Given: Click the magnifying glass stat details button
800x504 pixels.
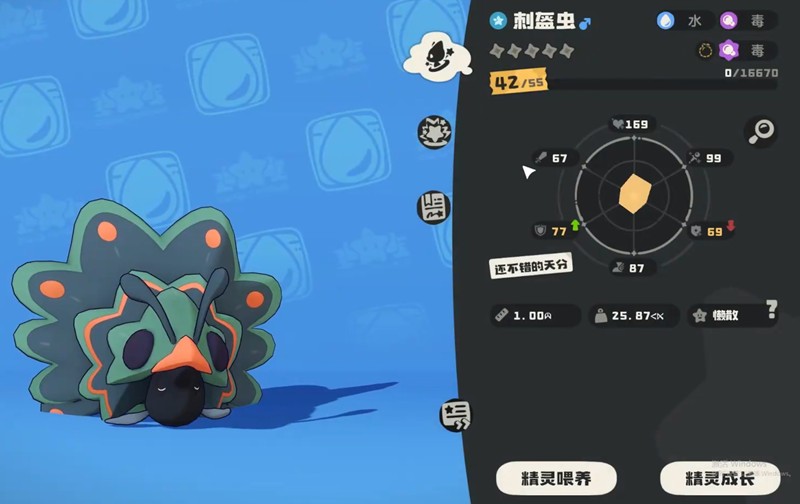Looking at the screenshot, I should click(x=760, y=130).
